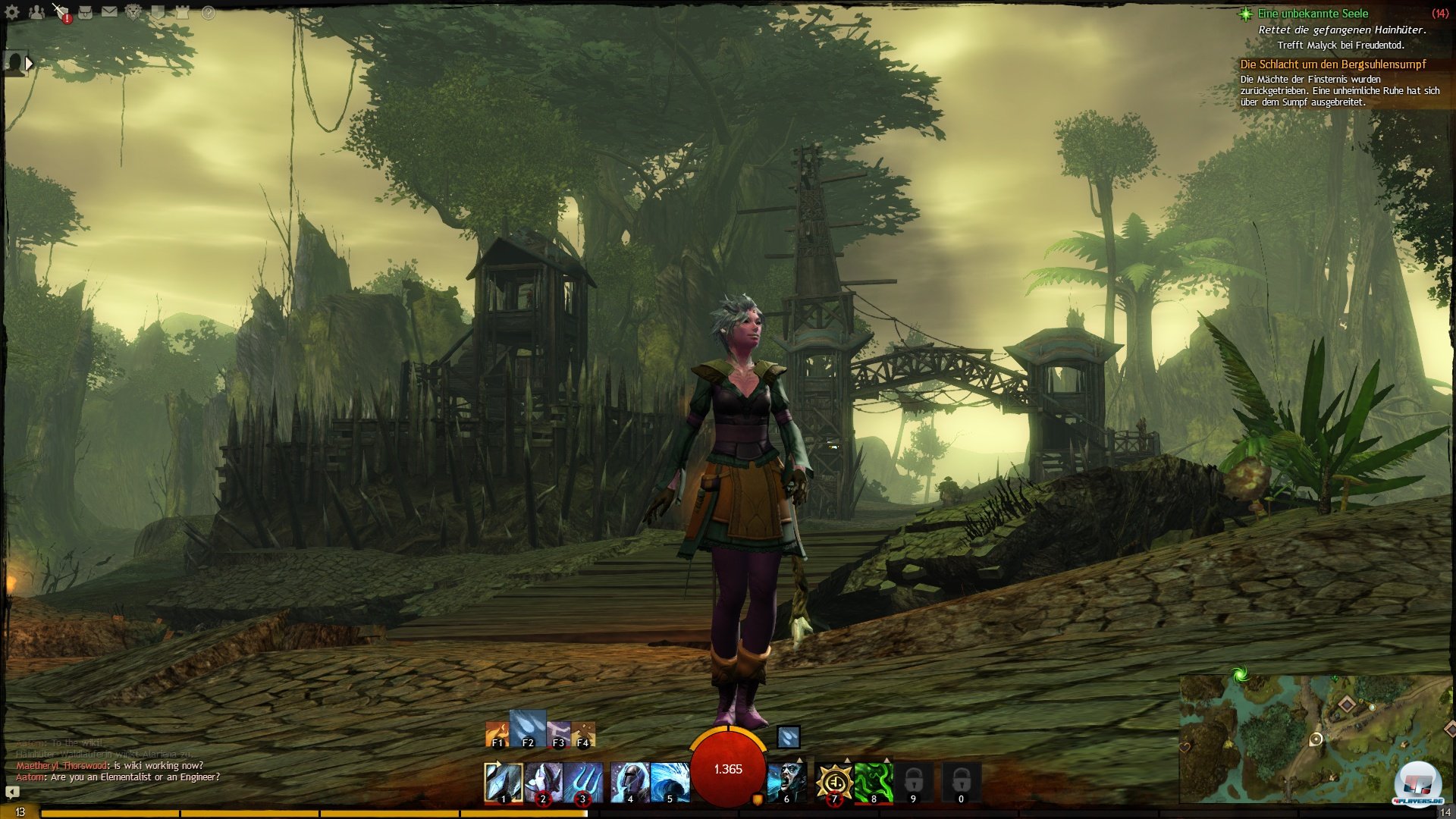Open the Hero panel with the red alert
Screen dimensions: 1456x819
61,12
